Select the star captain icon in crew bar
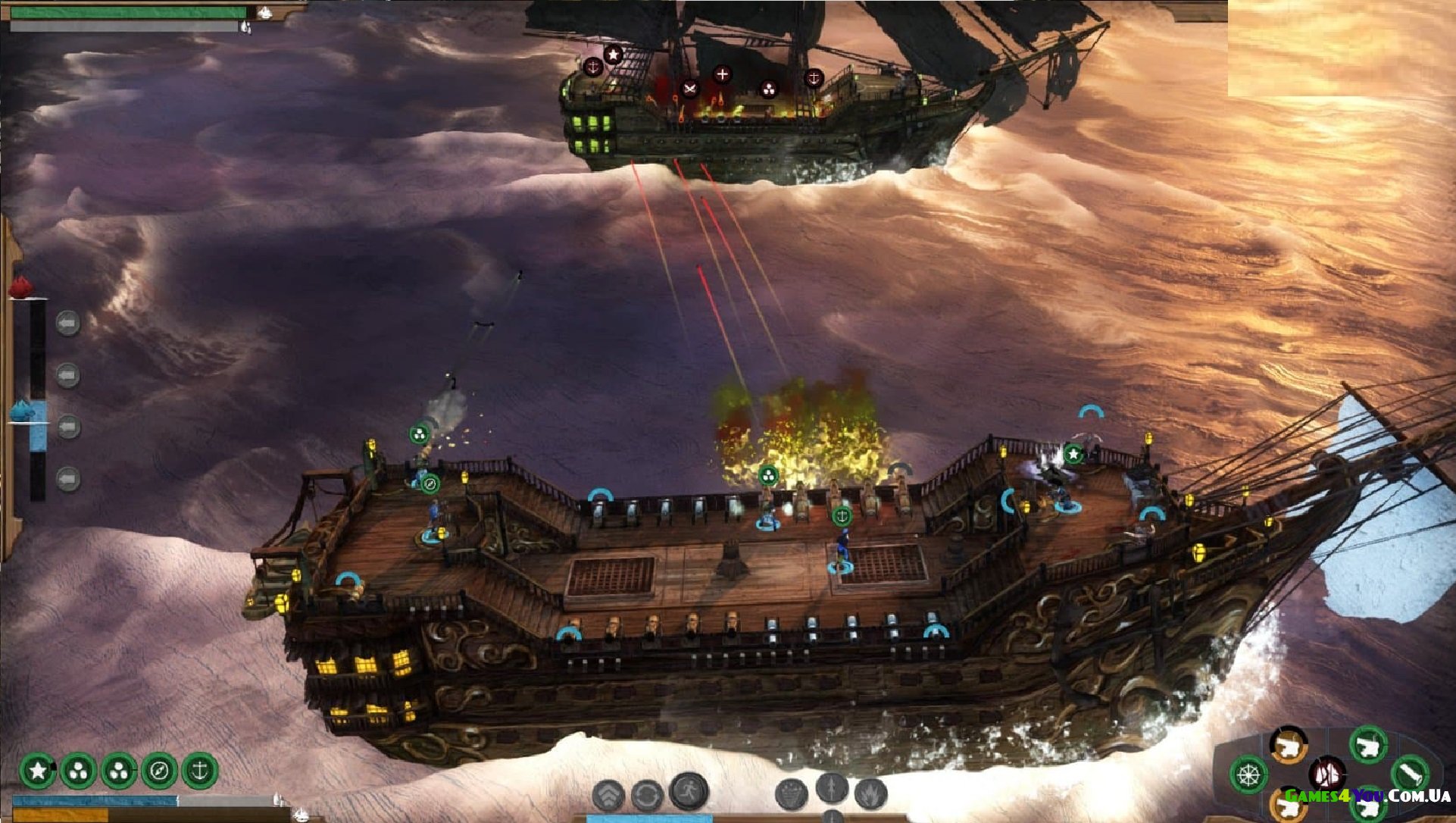This screenshot has width=1456, height=823. click(37, 771)
